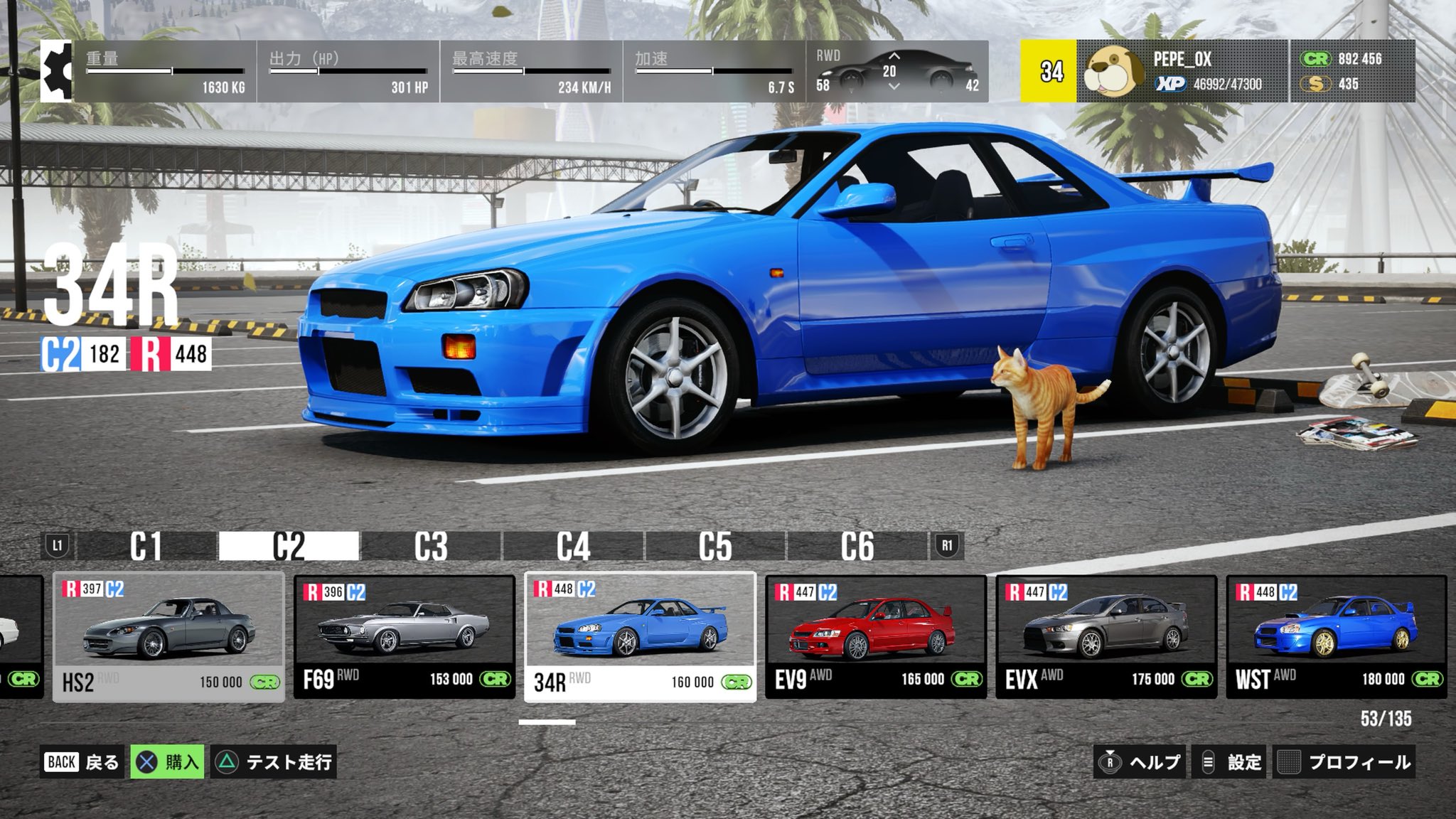Click the green 購入 purchase button
The image size is (1456, 819).
(x=168, y=762)
